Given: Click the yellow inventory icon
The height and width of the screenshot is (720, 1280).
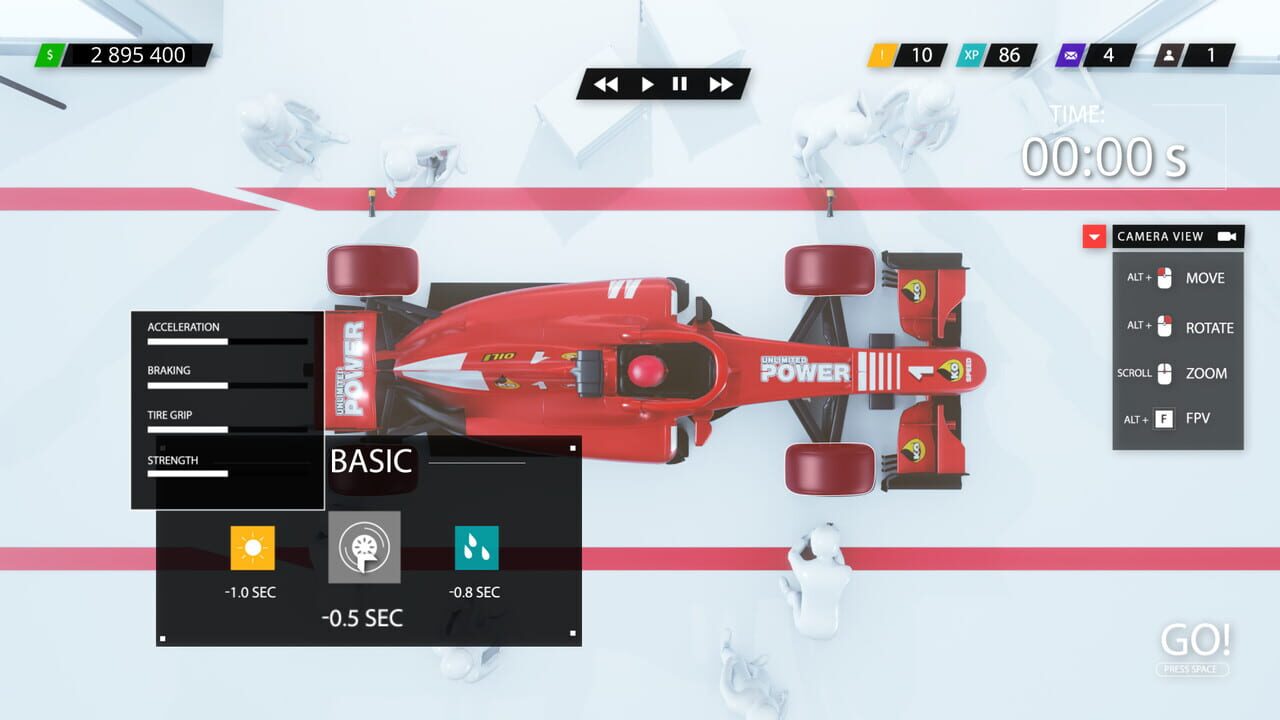Looking at the screenshot, I should [x=880, y=56].
